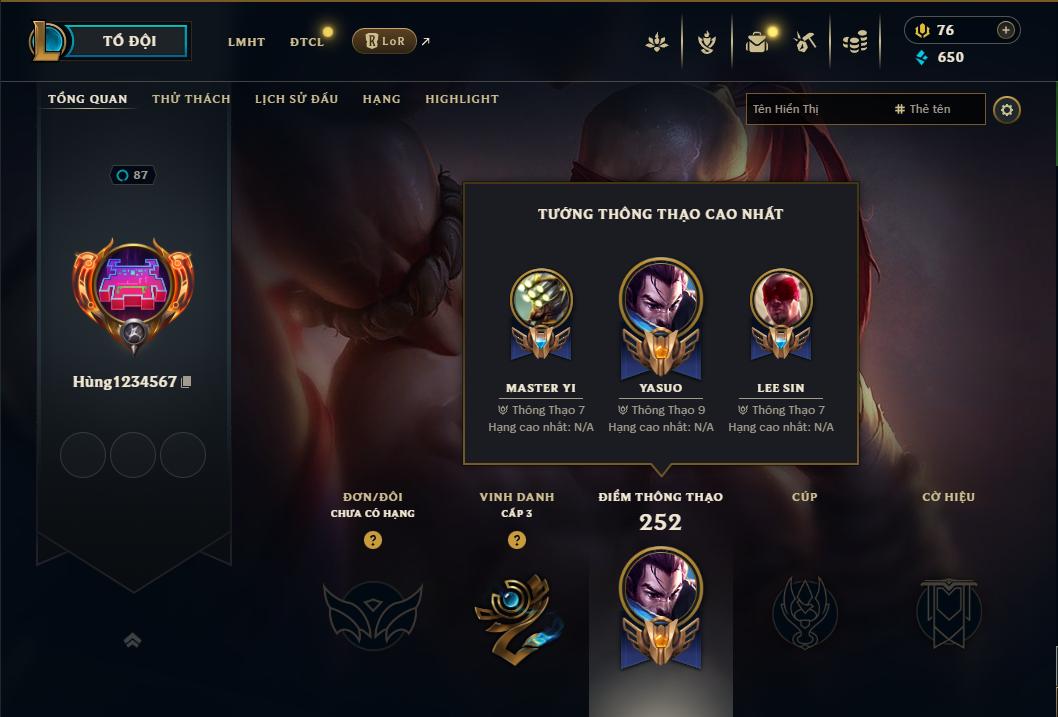The image size is (1058, 717).
Task: Click the TỔ ĐỘI party button
Action: [129, 41]
